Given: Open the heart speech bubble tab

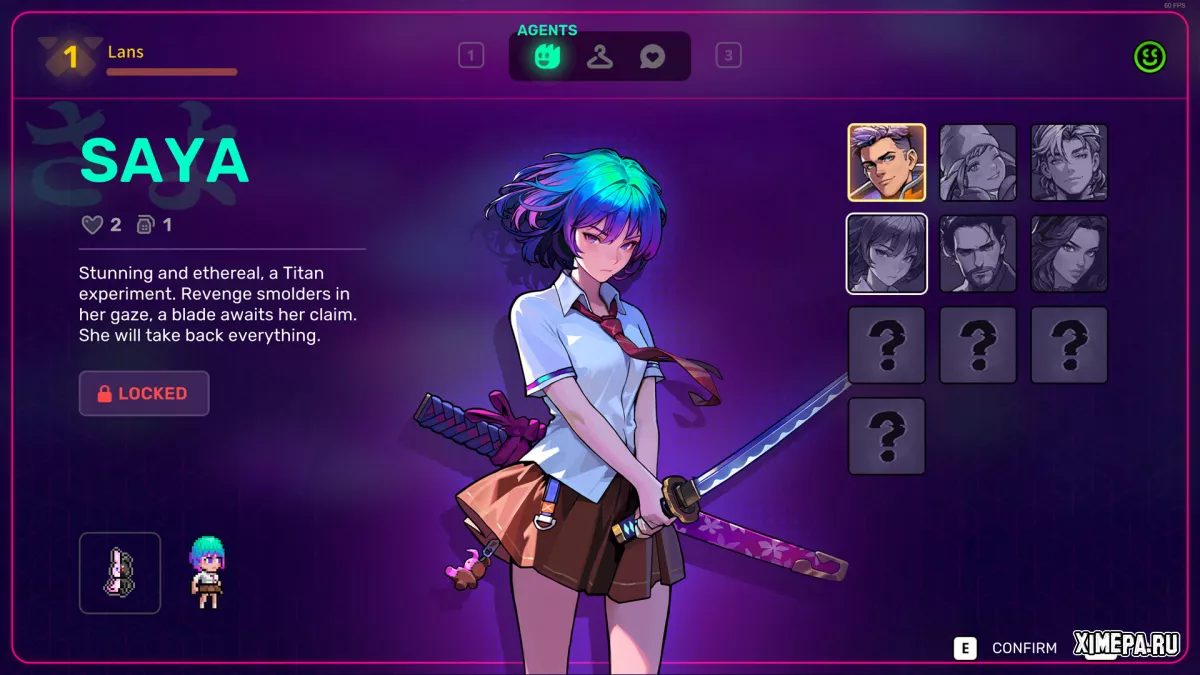Looking at the screenshot, I should pyautogui.click(x=652, y=57).
